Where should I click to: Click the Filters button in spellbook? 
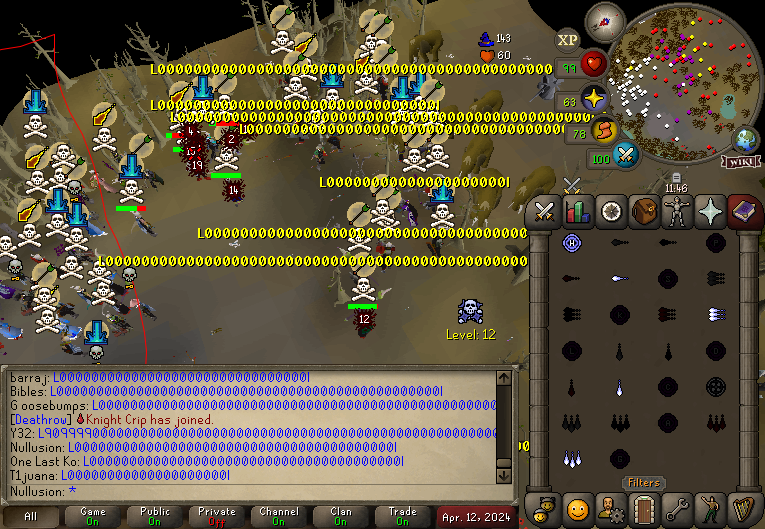[644, 483]
